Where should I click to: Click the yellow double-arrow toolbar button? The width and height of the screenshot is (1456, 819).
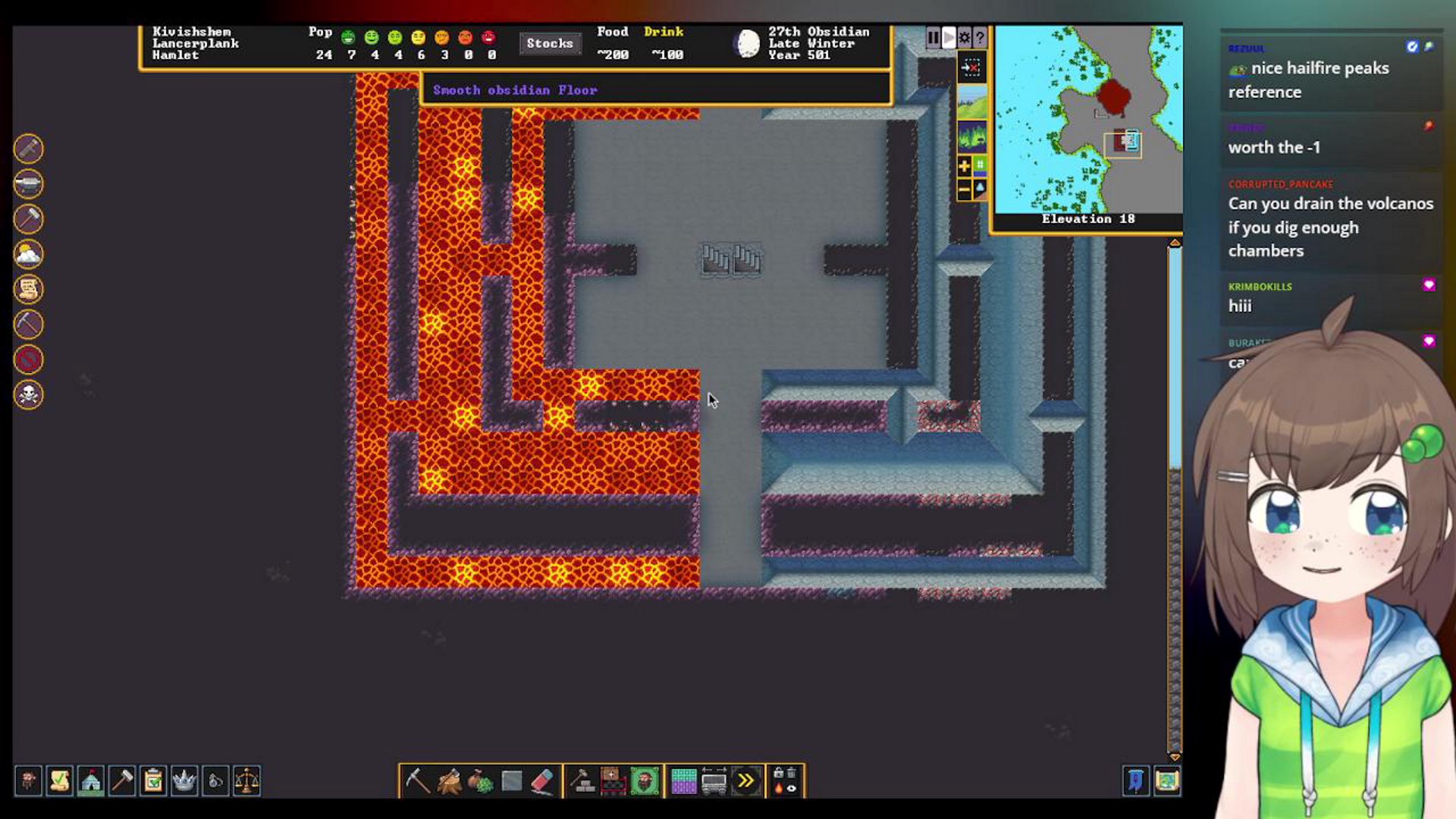(746, 780)
